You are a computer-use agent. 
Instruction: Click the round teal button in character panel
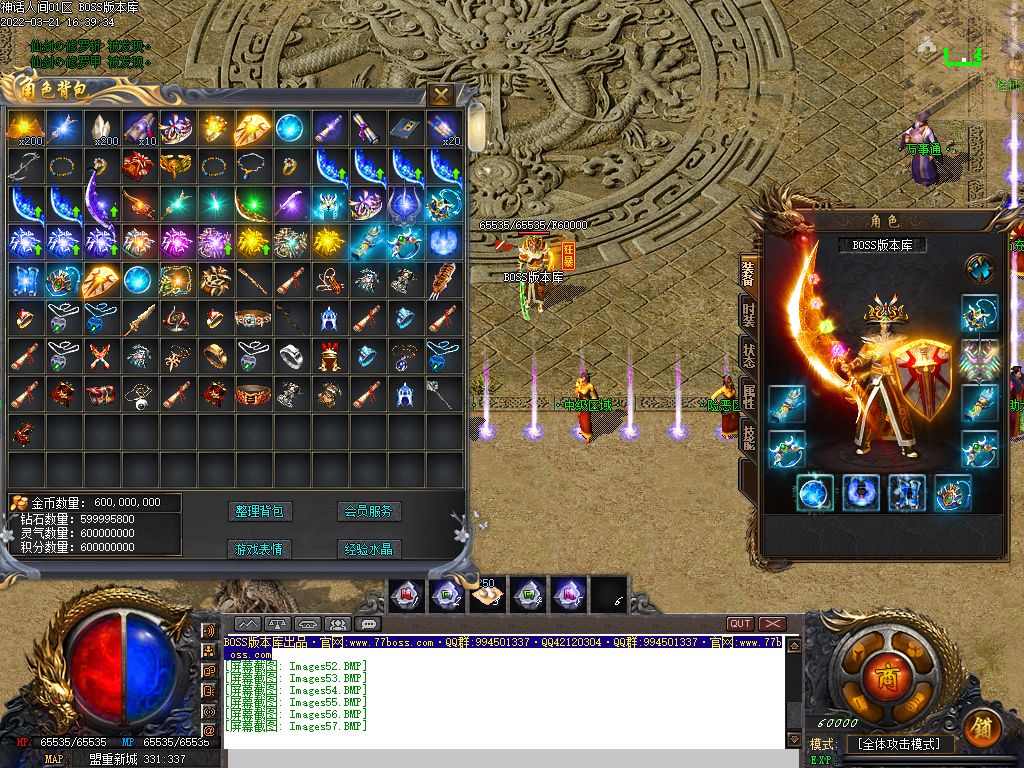(979, 268)
